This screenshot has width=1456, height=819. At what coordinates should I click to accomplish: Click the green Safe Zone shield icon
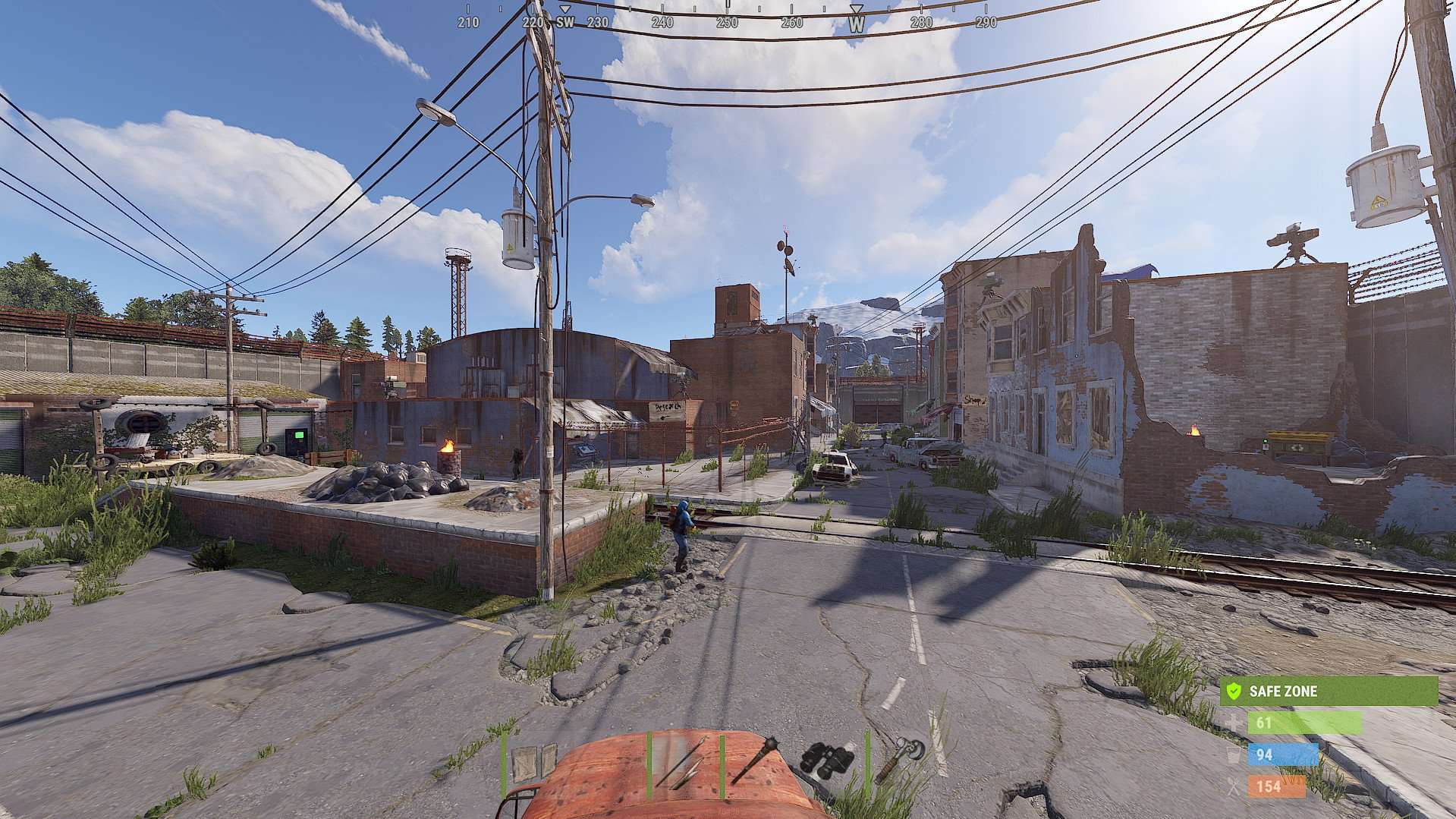pos(1235,691)
